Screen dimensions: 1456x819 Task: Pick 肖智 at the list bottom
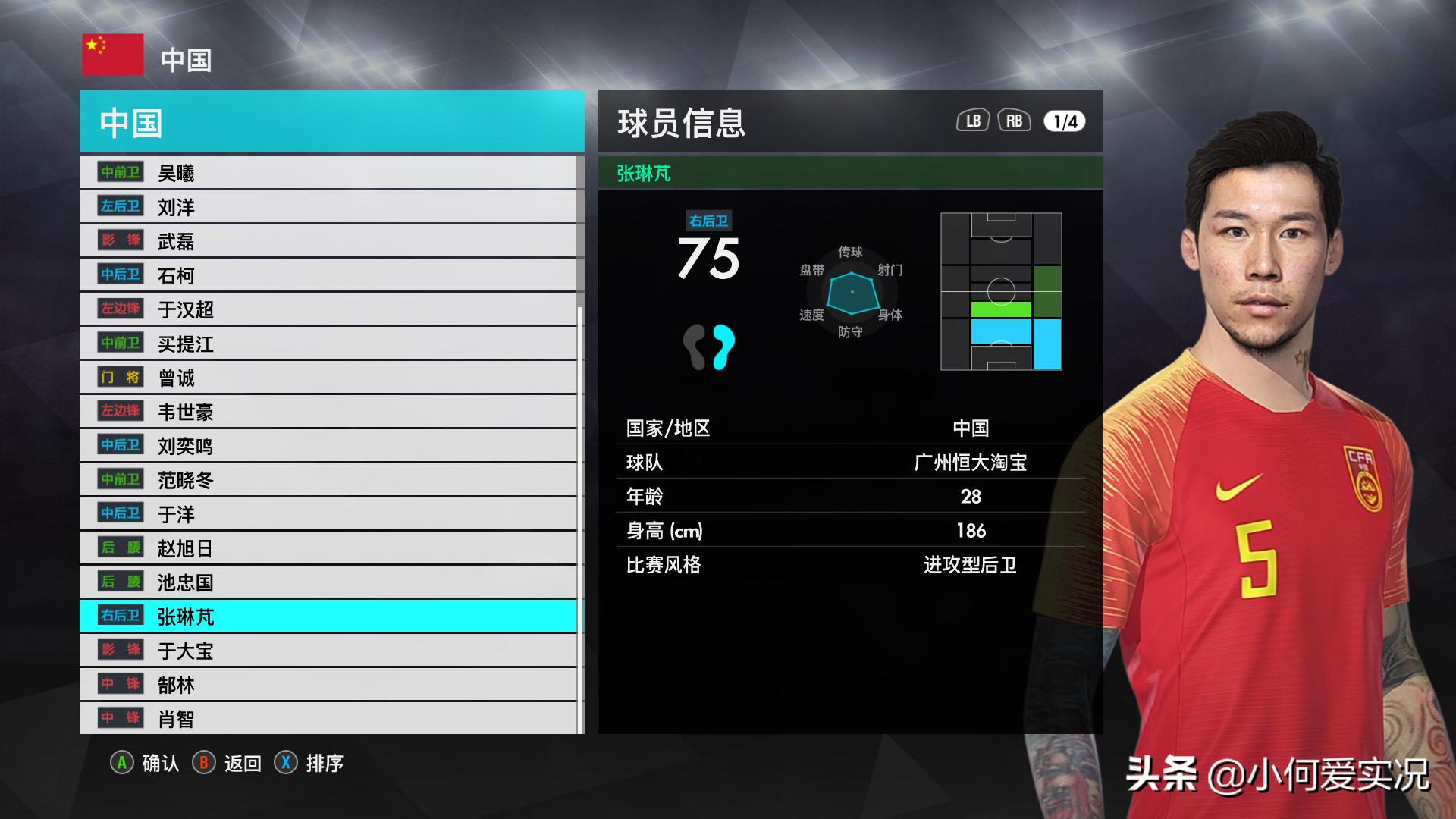pos(328,718)
